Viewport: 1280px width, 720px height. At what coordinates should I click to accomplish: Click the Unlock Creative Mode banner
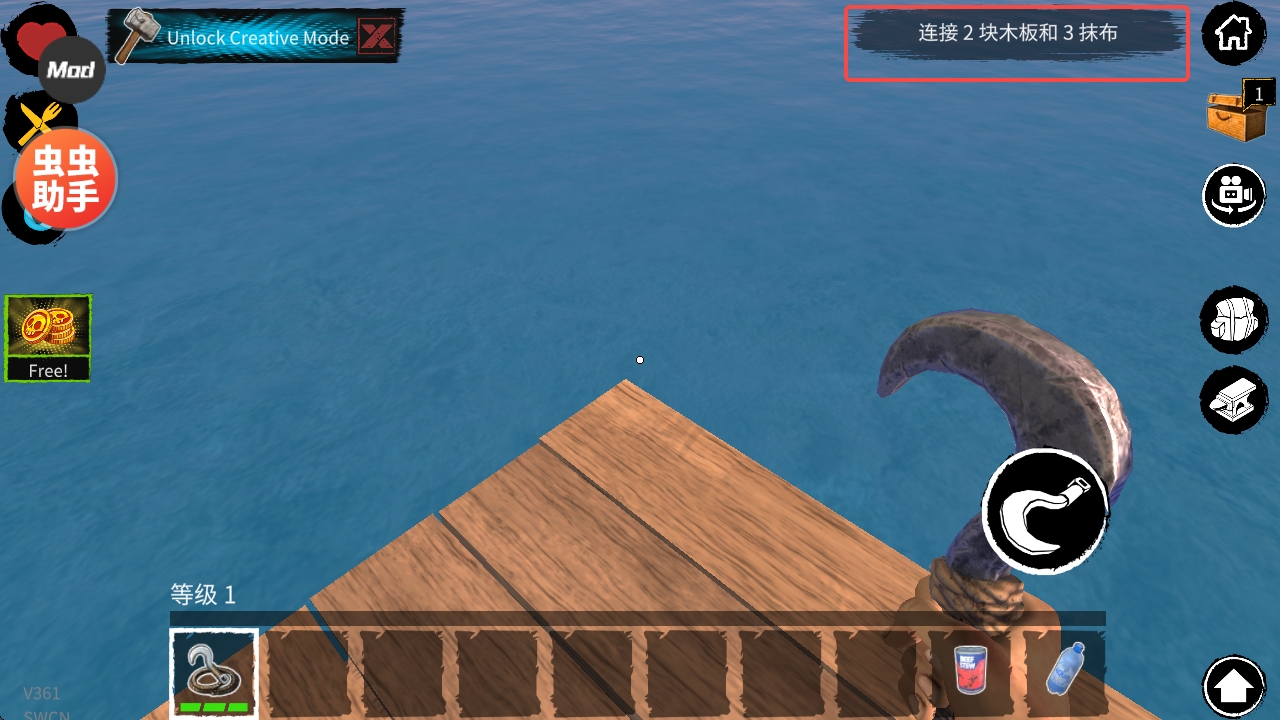(x=240, y=38)
